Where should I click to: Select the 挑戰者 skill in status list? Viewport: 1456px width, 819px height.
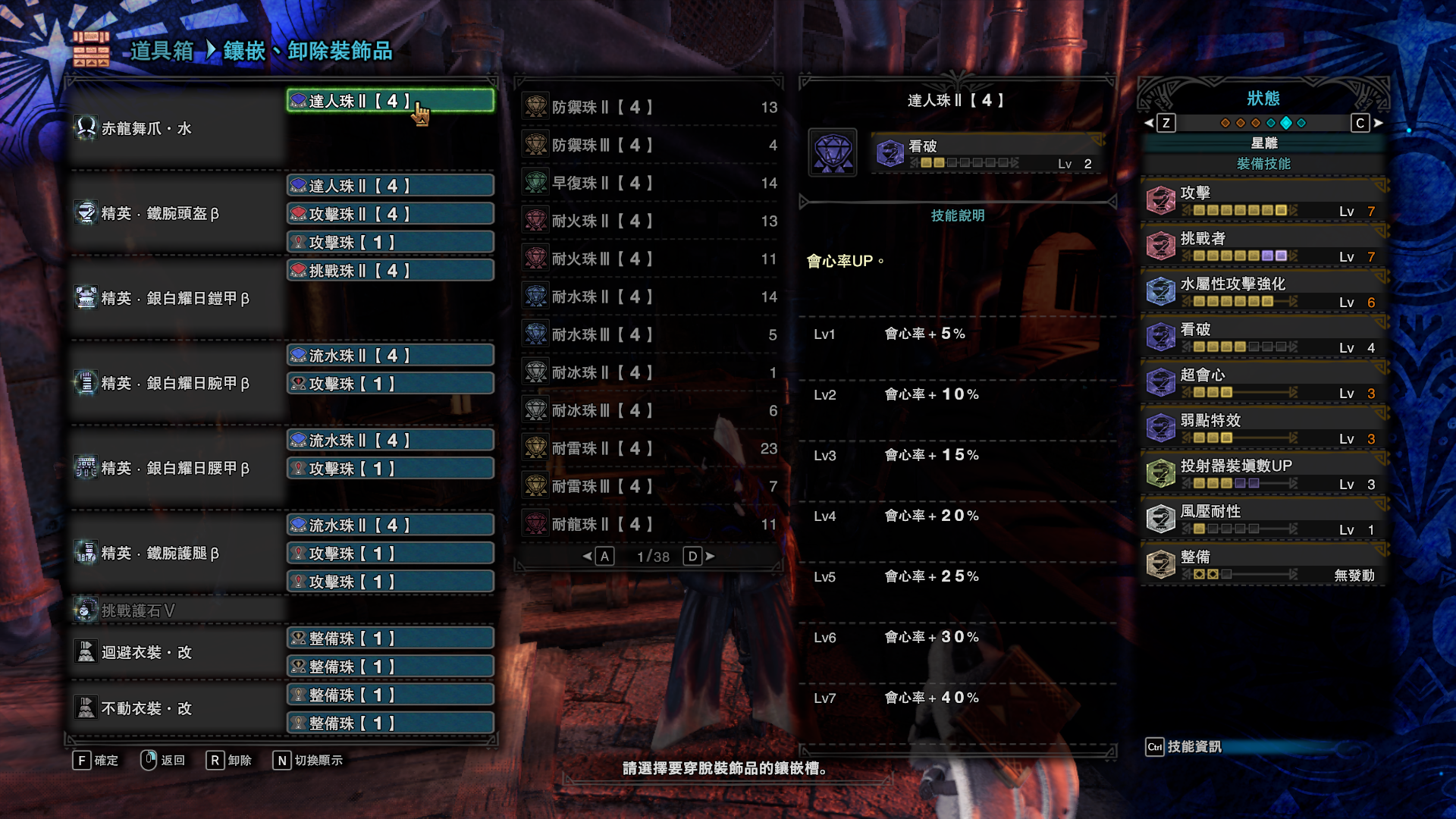point(1263,246)
